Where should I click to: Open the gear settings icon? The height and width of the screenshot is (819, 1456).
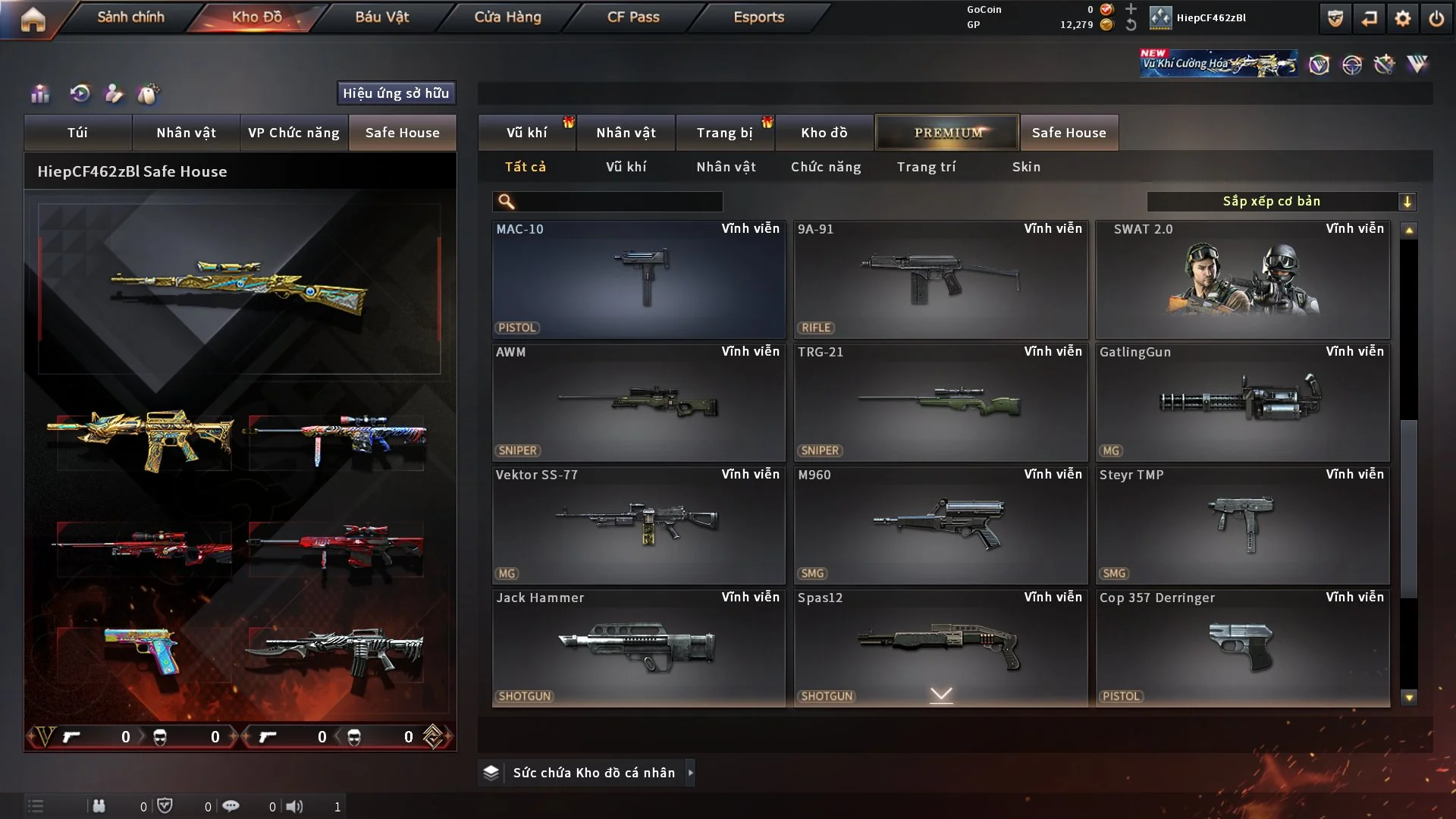1403,18
